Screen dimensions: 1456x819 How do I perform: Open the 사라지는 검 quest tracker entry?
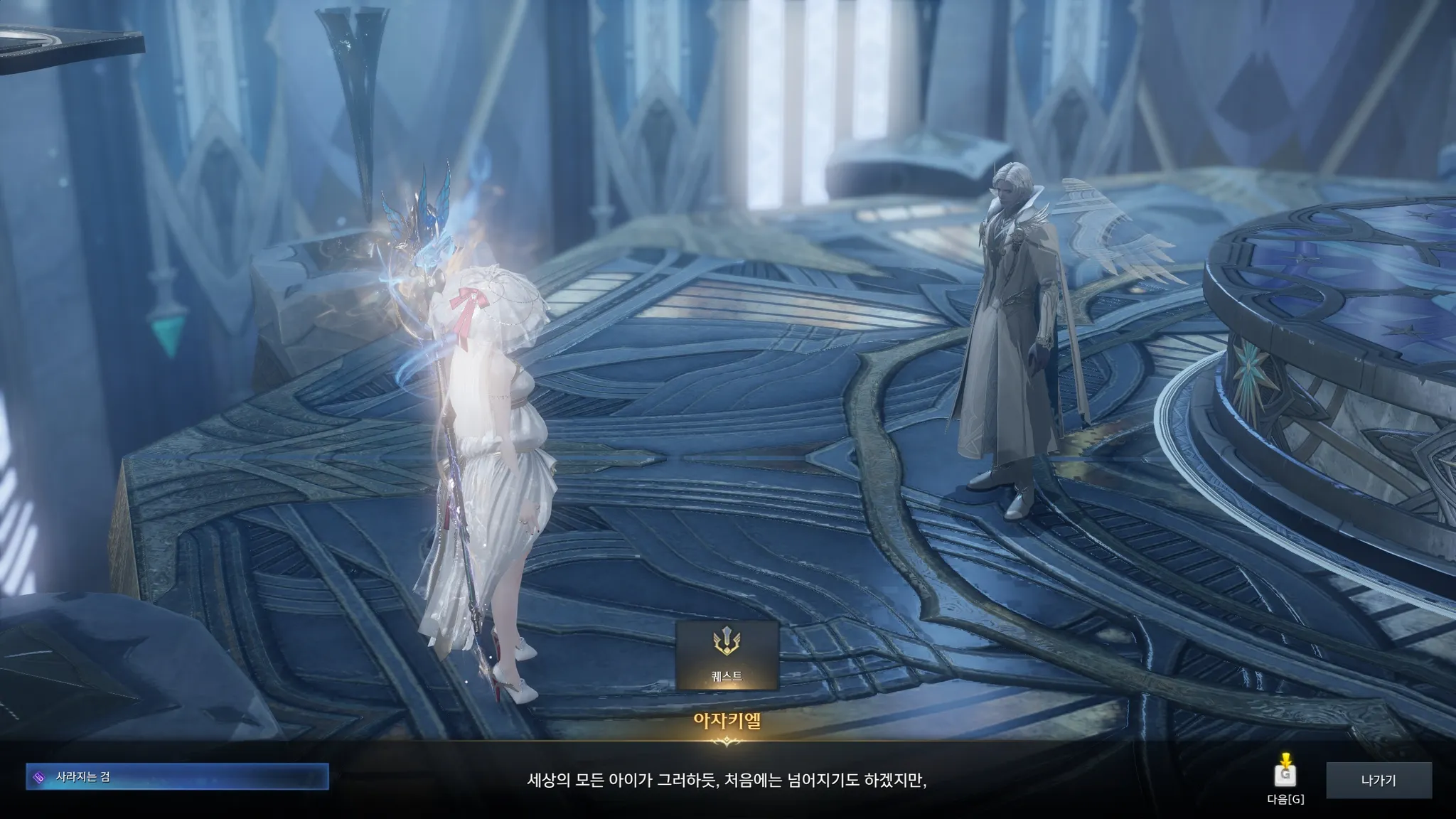177,777
